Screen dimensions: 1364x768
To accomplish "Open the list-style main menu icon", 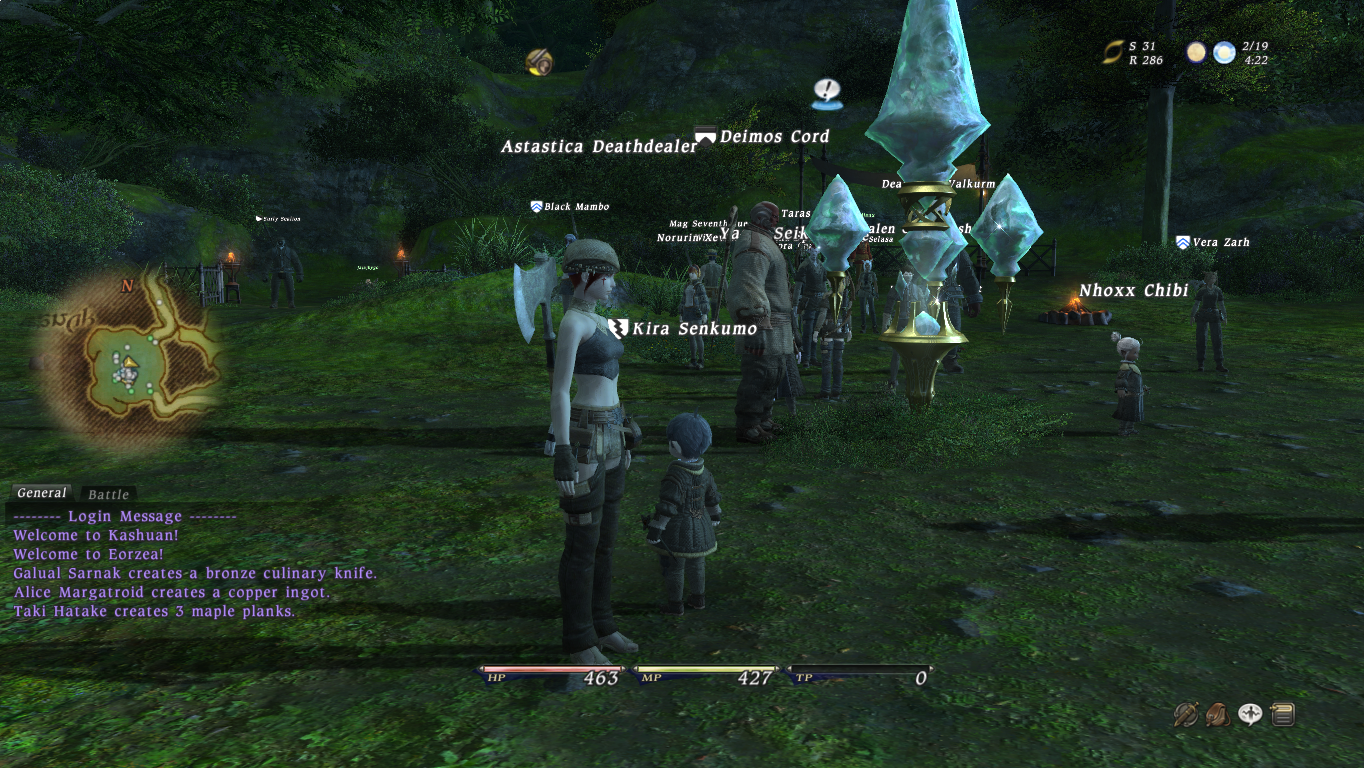I will click(x=1282, y=714).
